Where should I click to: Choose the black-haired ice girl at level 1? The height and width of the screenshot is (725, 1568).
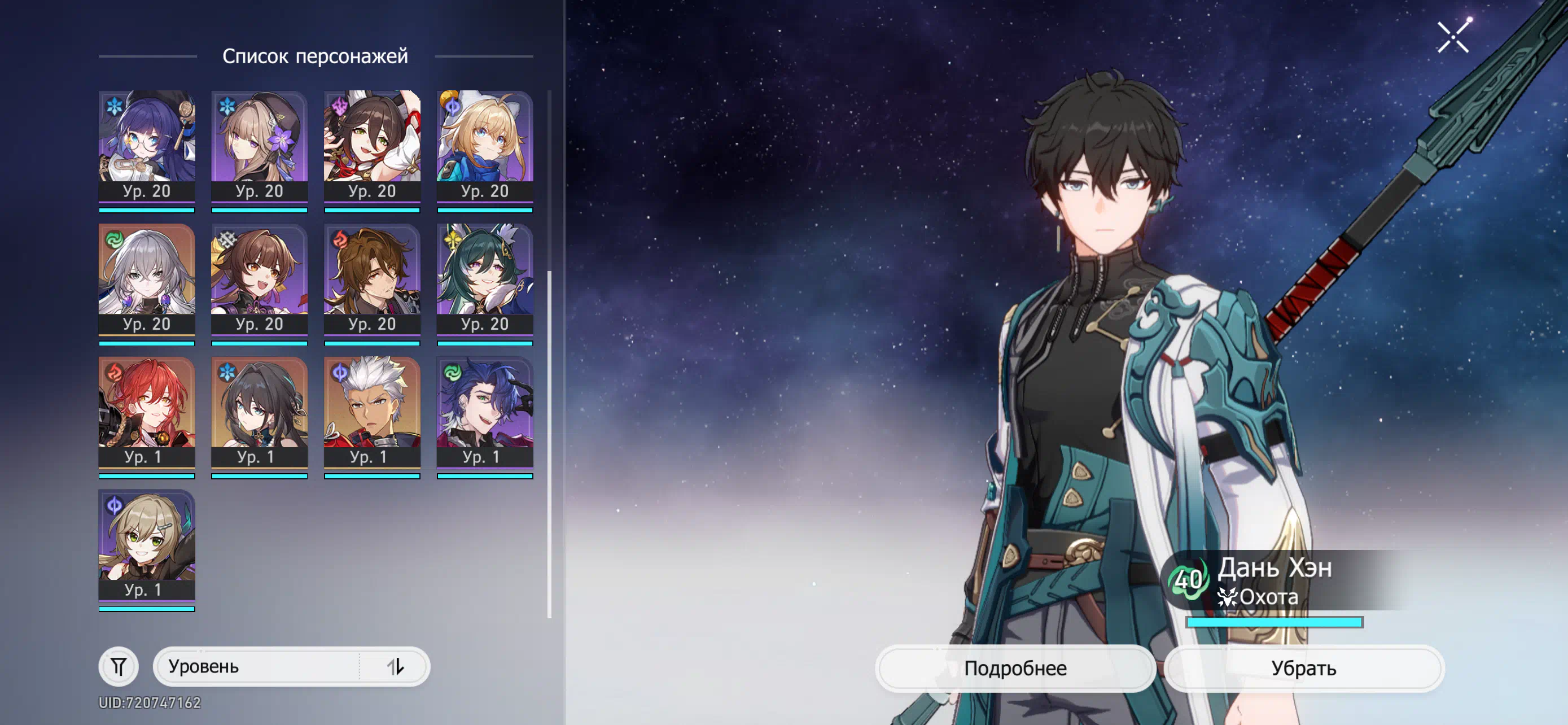point(259,412)
